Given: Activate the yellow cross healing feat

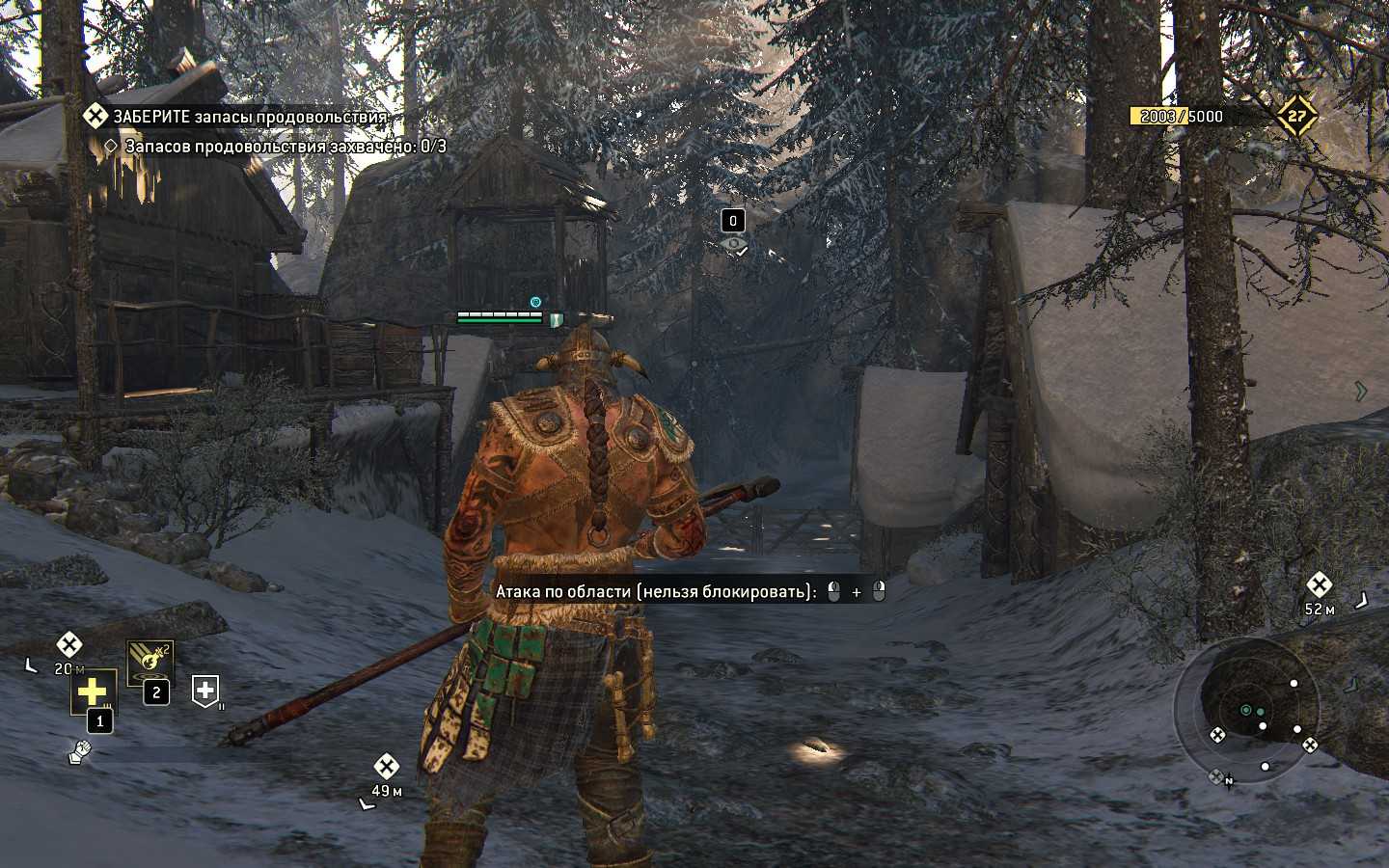Looking at the screenshot, I should (x=93, y=692).
